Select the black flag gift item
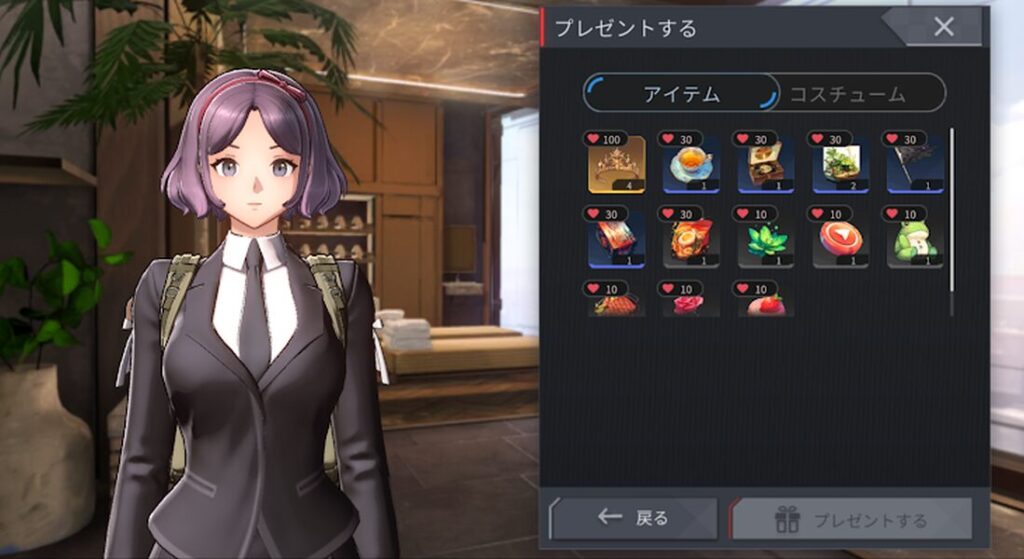 coord(914,164)
